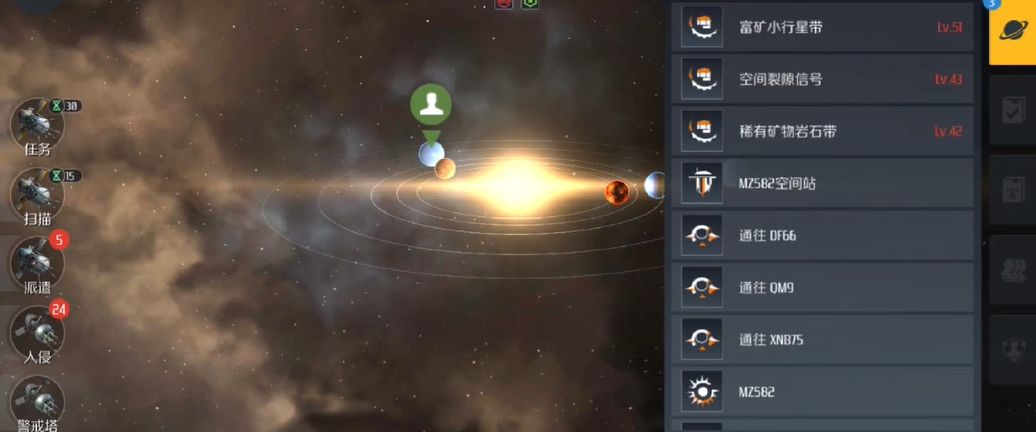This screenshot has width=1036, height=432.
Task: Click the green player location marker
Action: pos(431,104)
